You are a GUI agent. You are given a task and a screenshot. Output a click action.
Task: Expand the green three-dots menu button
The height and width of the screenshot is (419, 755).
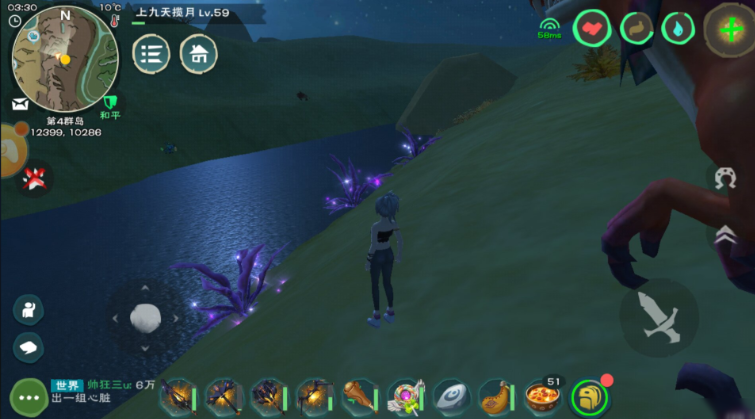(x=28, y=396)
